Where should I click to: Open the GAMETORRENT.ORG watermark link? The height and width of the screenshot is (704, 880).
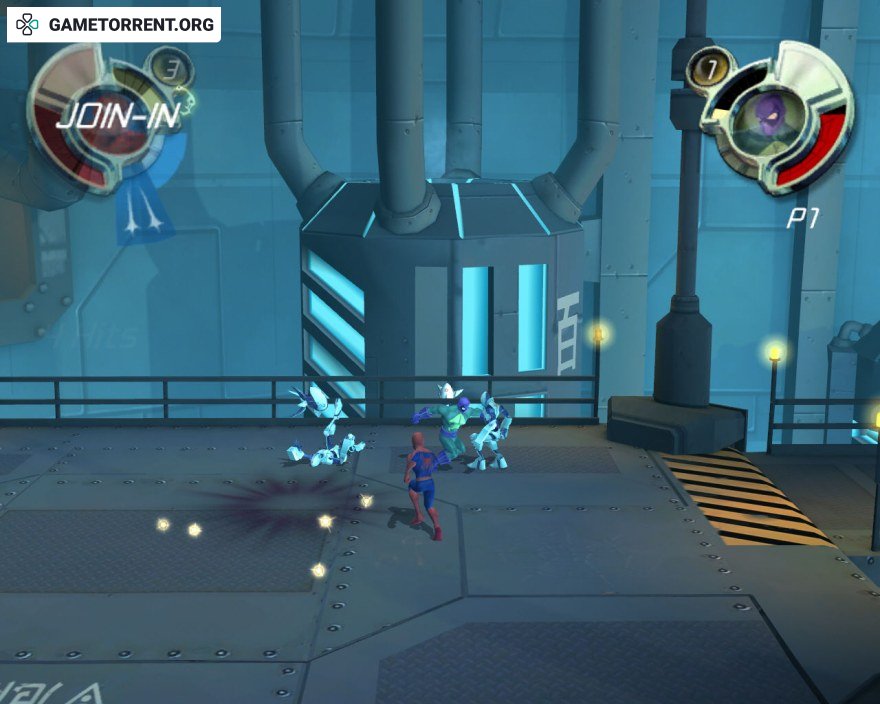click(114, 25)
